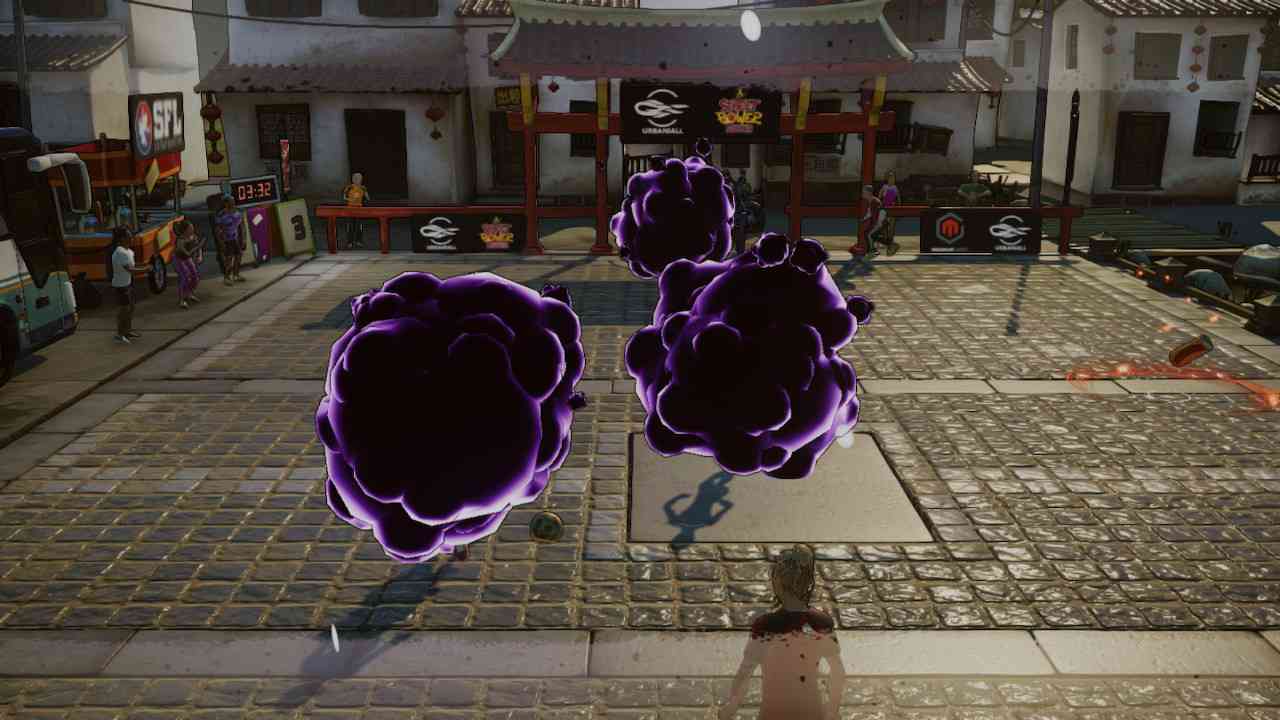
Task: Click the hexagonal sponsor emblem on right barrier
Action: 950,228
